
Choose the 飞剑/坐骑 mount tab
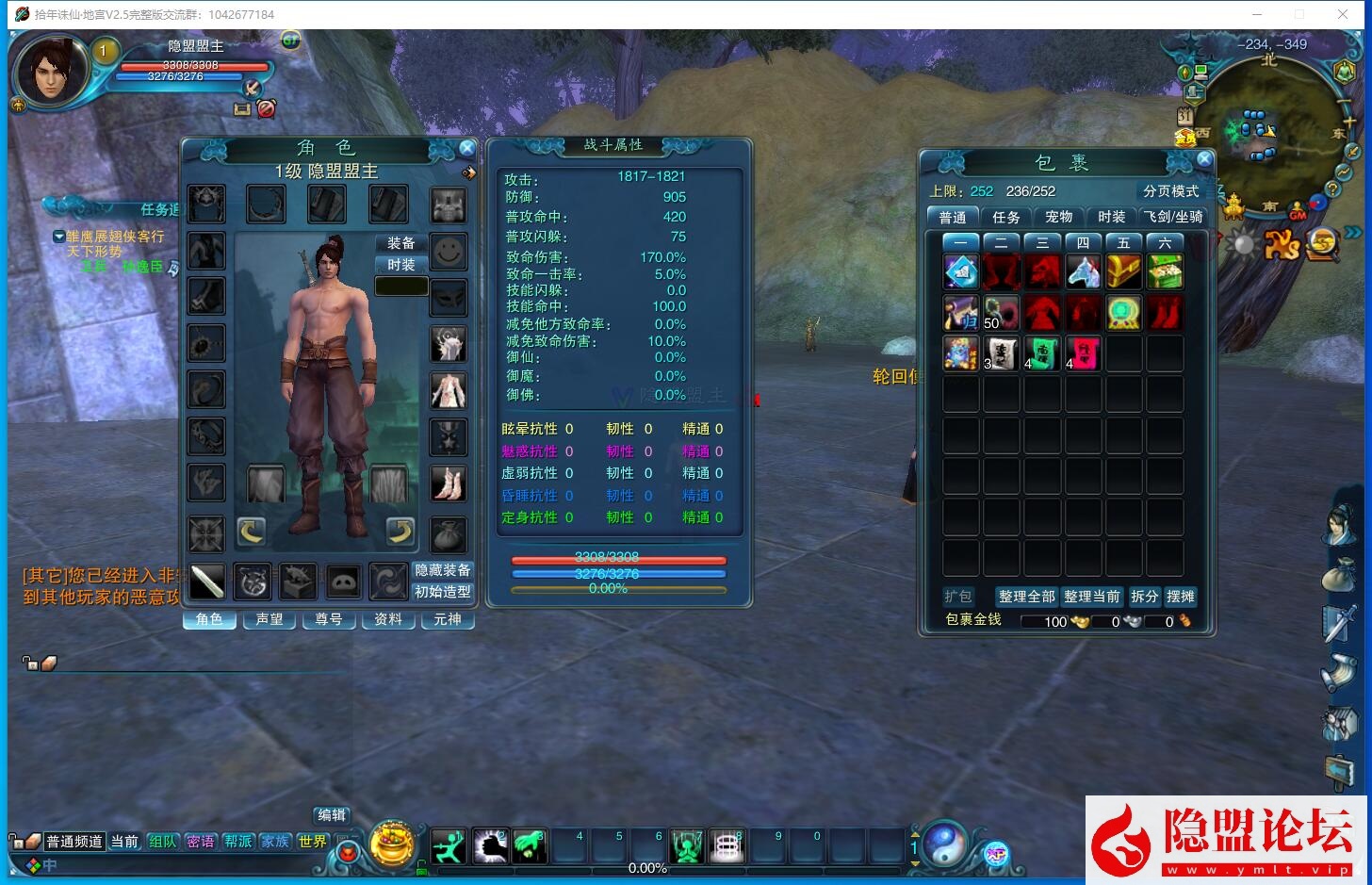(1173, 217)
